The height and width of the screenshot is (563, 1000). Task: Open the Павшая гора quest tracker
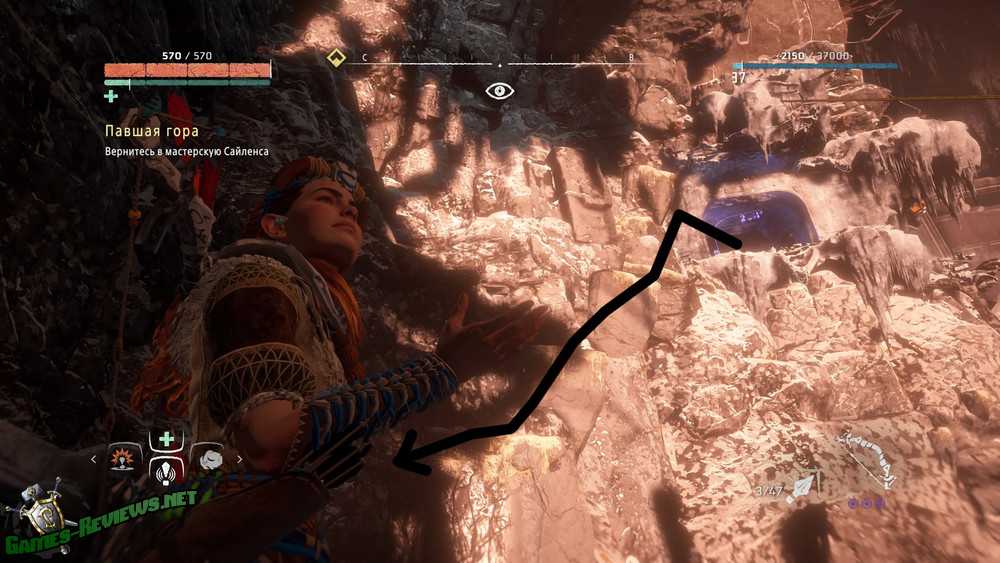pyautogui.click(x=152, y=131)
